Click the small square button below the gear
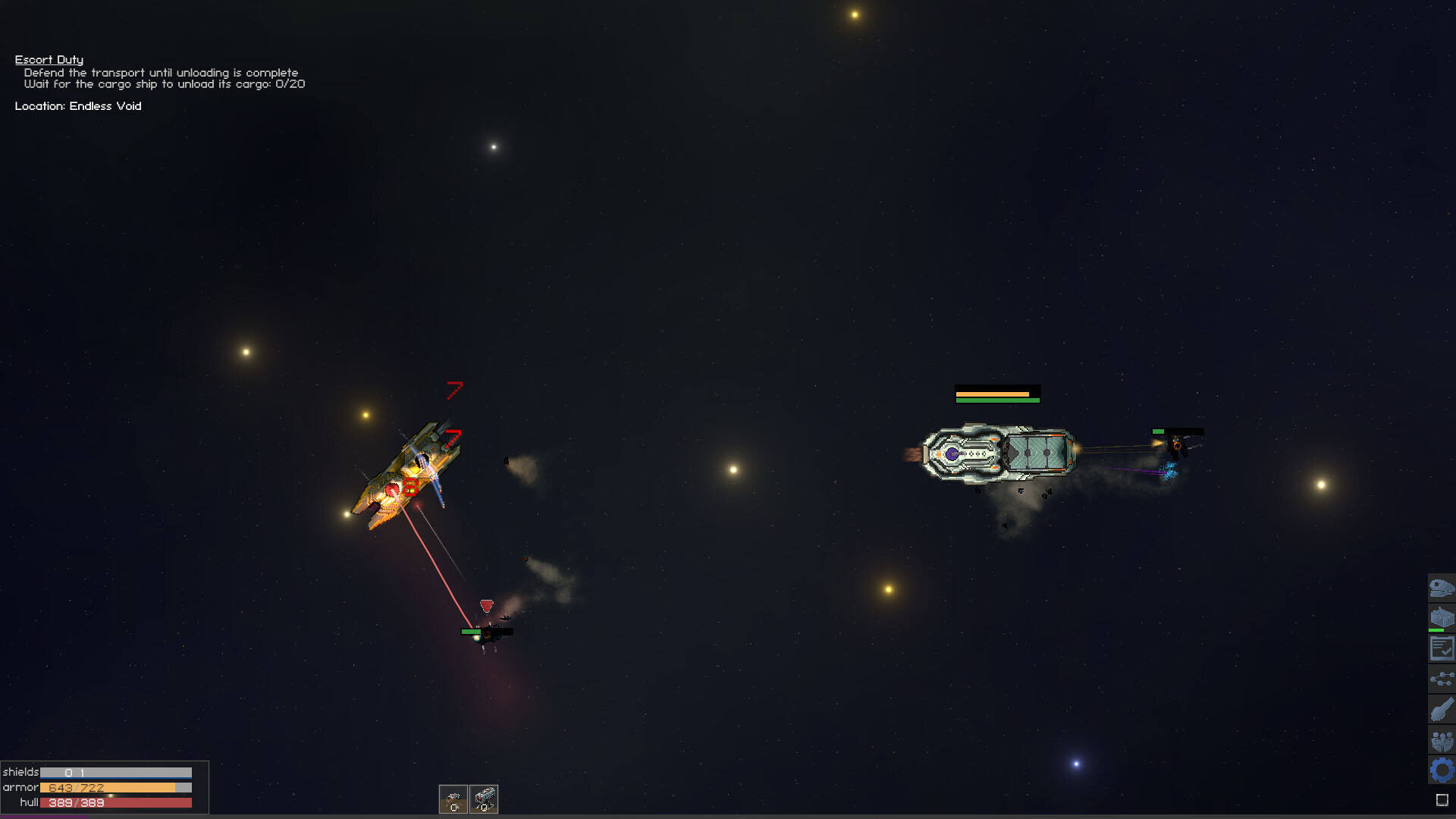 pos(1442,800)
